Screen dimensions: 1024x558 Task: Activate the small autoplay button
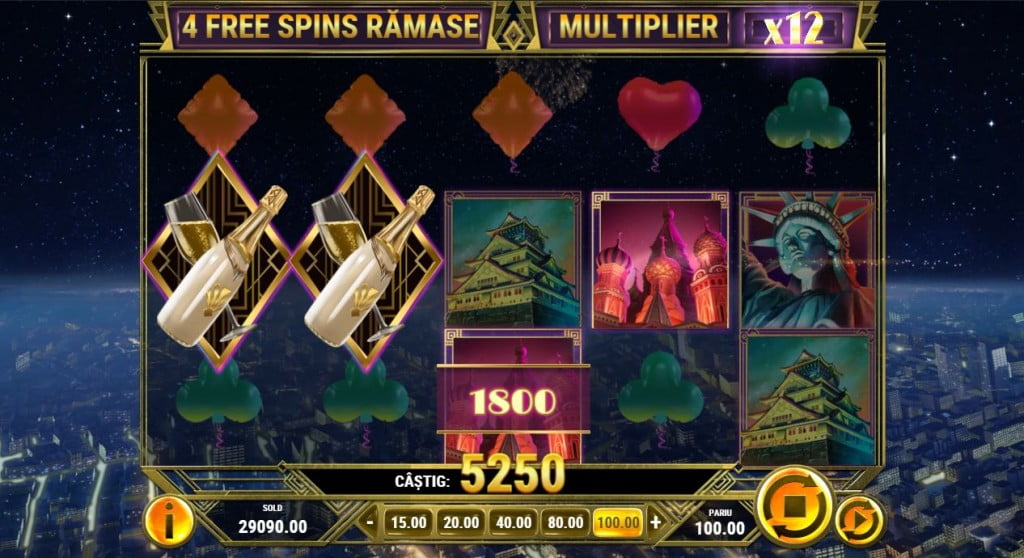pos(859,520)
